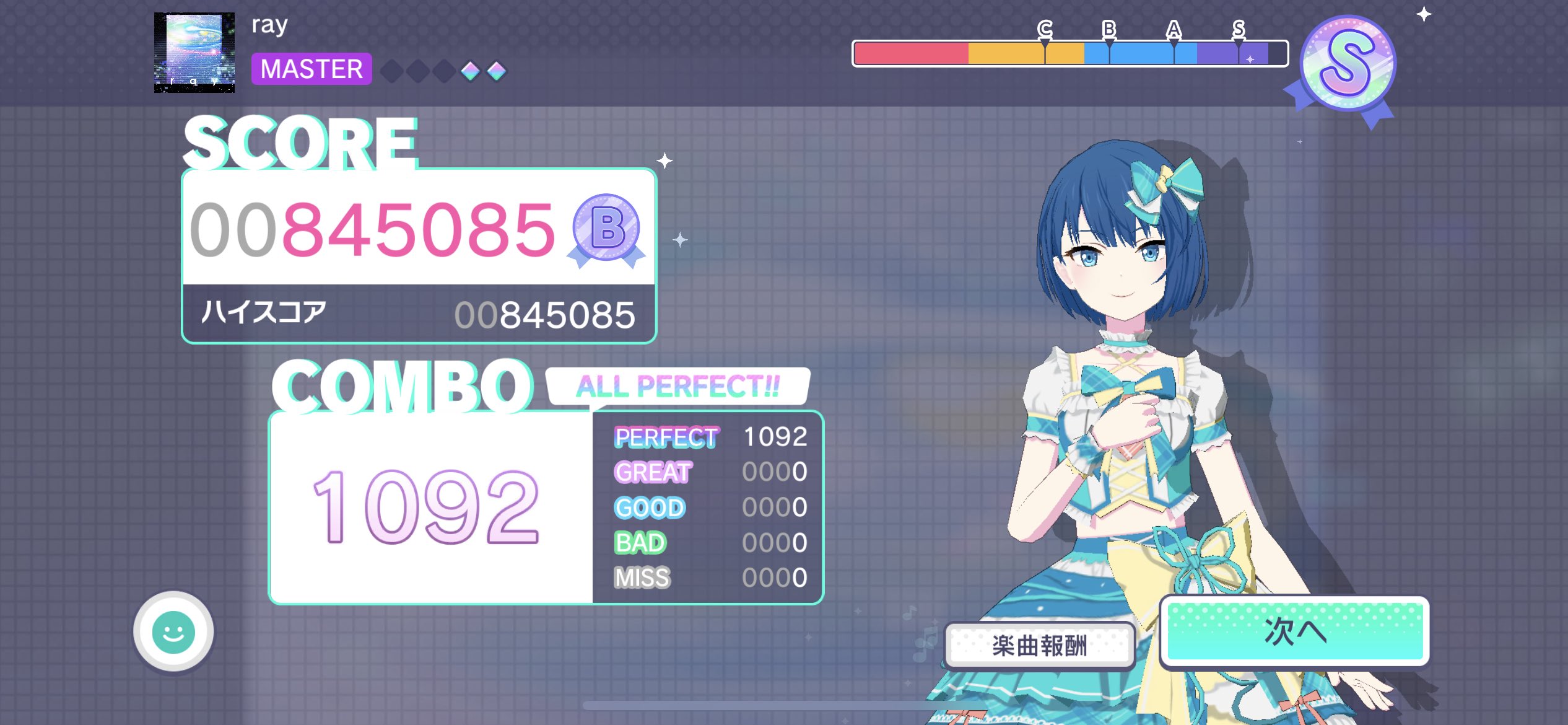This screenshot has width=1568, height=725.
Task: Click the MASTER difficulty badge
Action: pyautogui.click(x=311, y=69)
